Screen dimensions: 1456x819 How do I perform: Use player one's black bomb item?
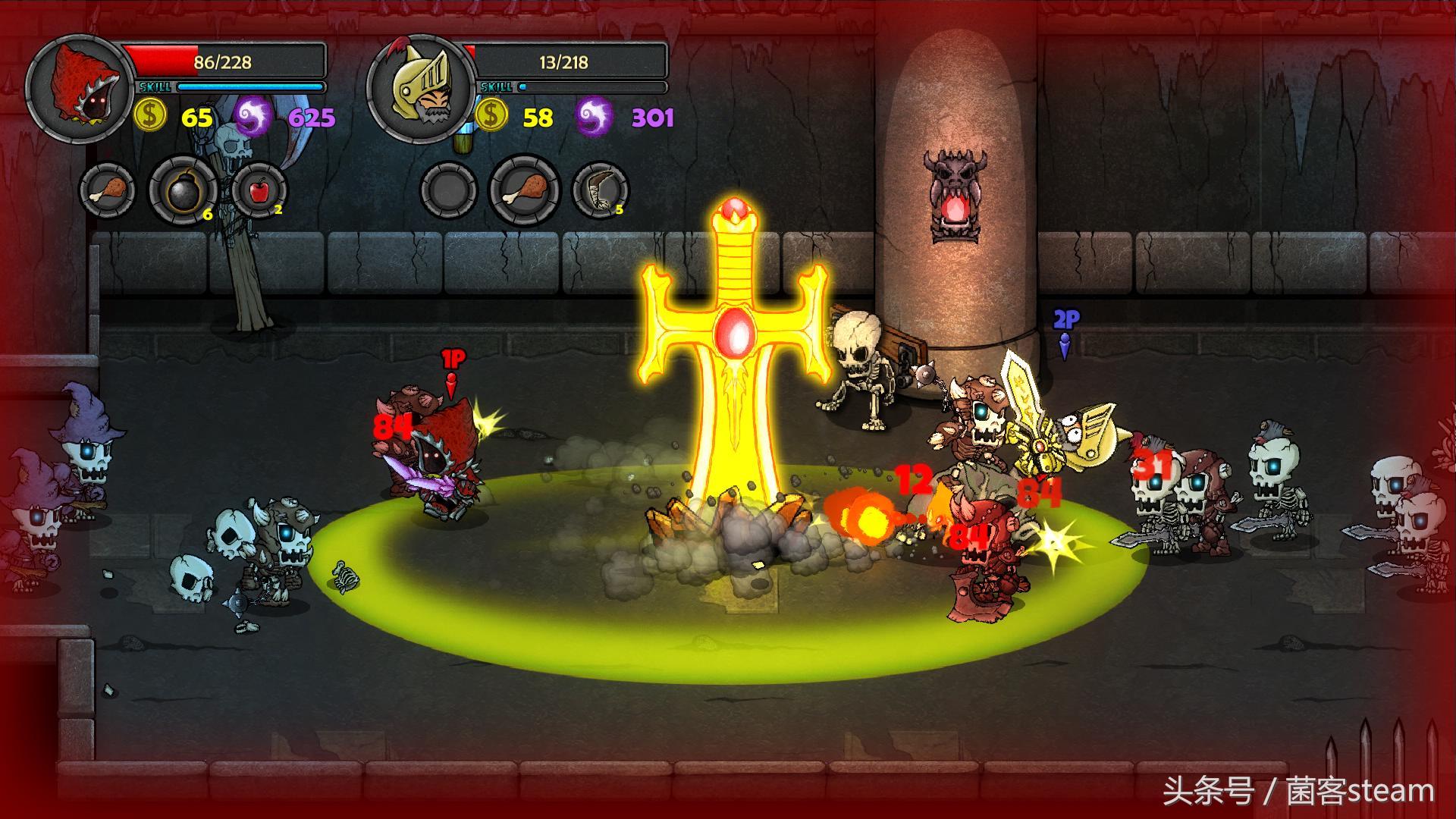pyautogui.click(x=183, y=190)
